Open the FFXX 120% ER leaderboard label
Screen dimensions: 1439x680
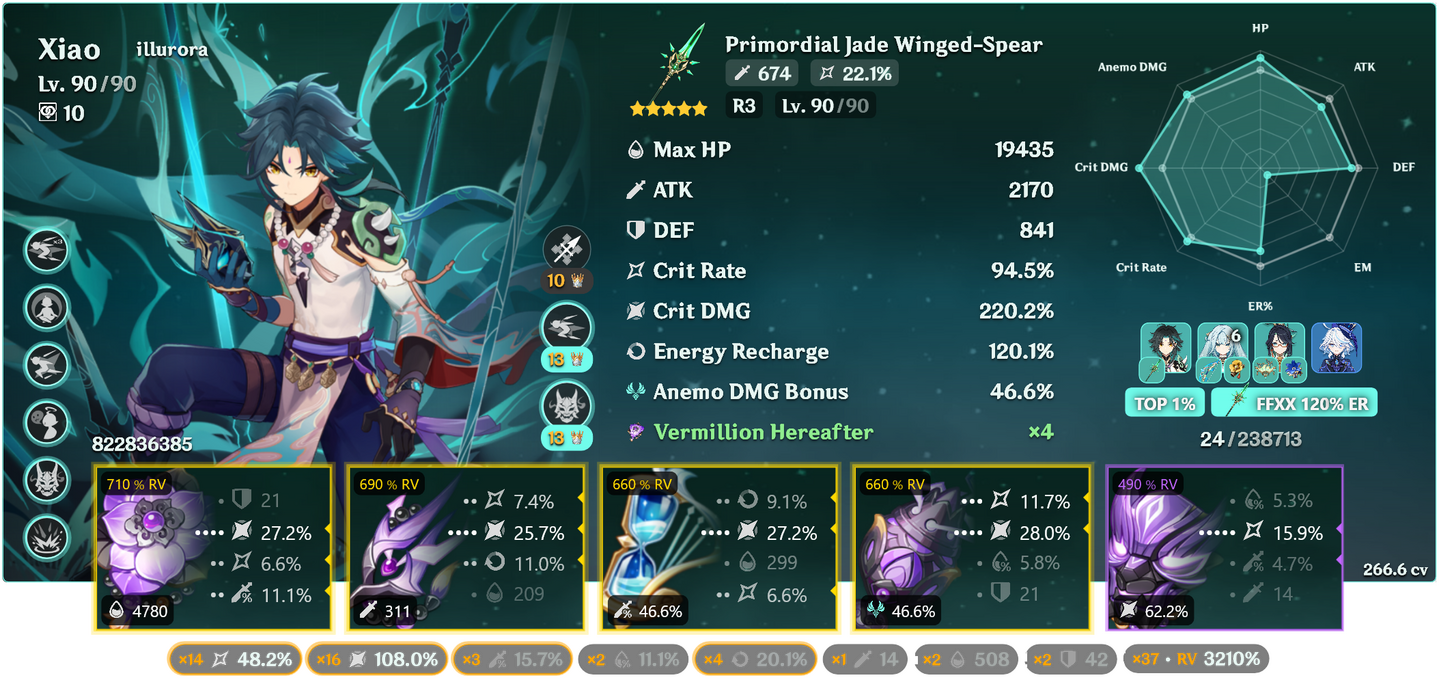1294,403
